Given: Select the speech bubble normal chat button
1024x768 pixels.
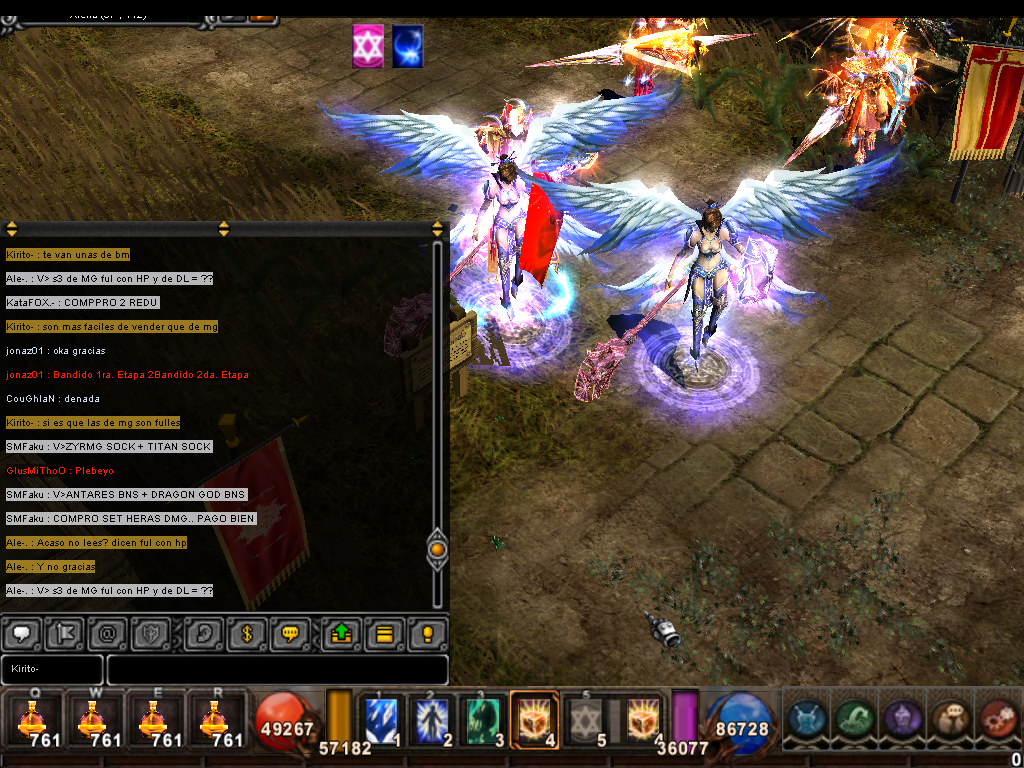Looking at the screenshot, I should pyautogui.click(x=22, y=633).
